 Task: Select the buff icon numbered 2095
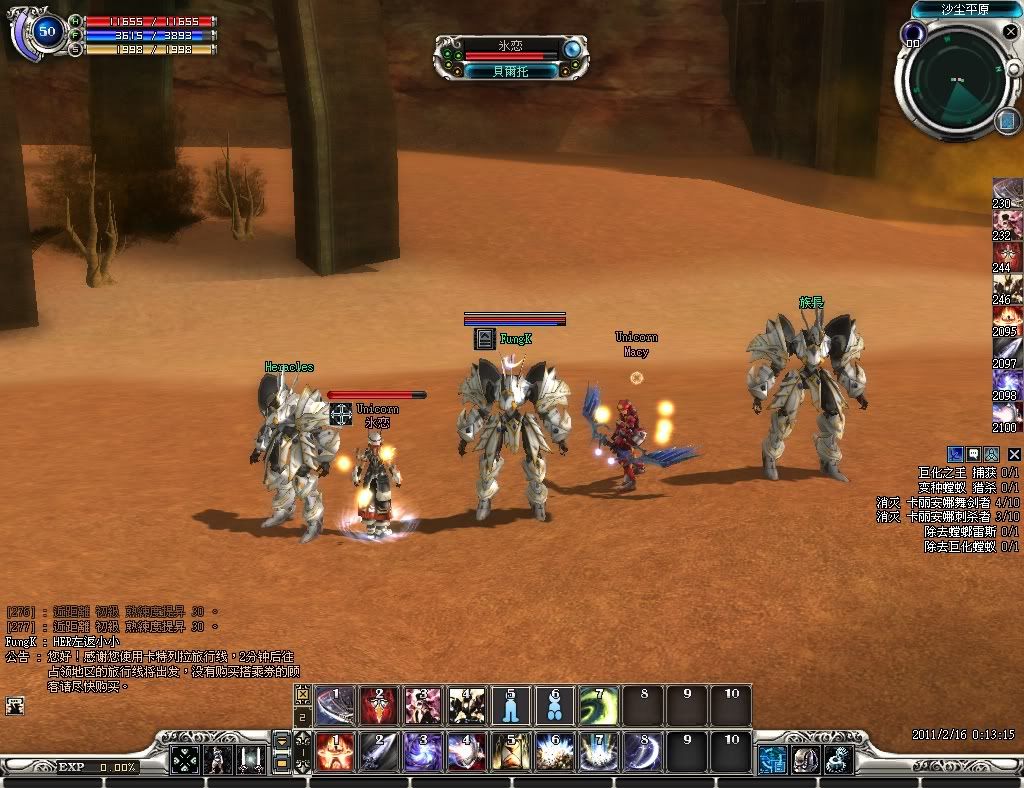(x=1007, y=320)
